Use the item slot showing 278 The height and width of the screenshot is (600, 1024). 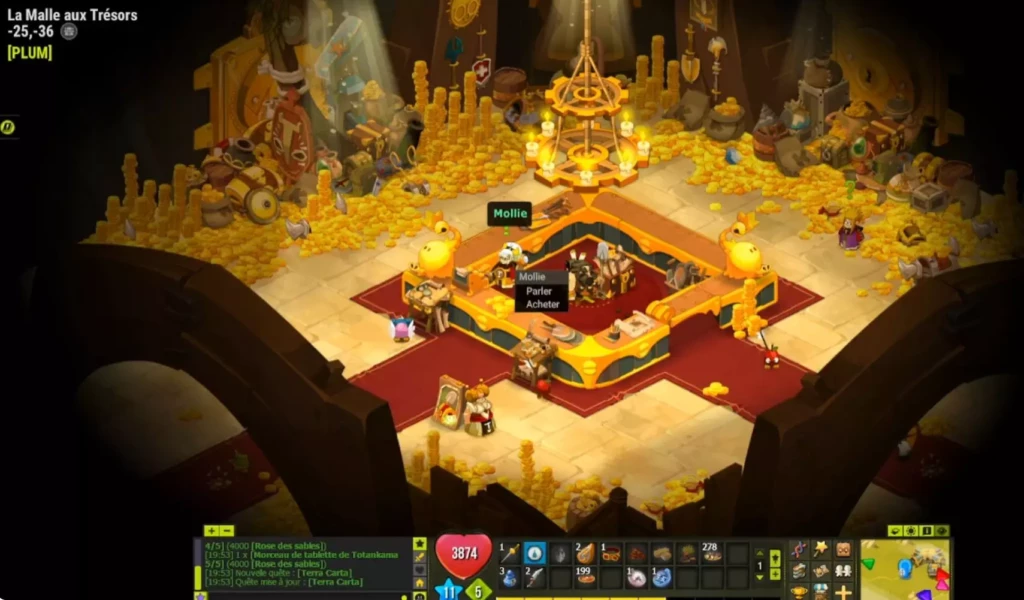coord(712,554)
